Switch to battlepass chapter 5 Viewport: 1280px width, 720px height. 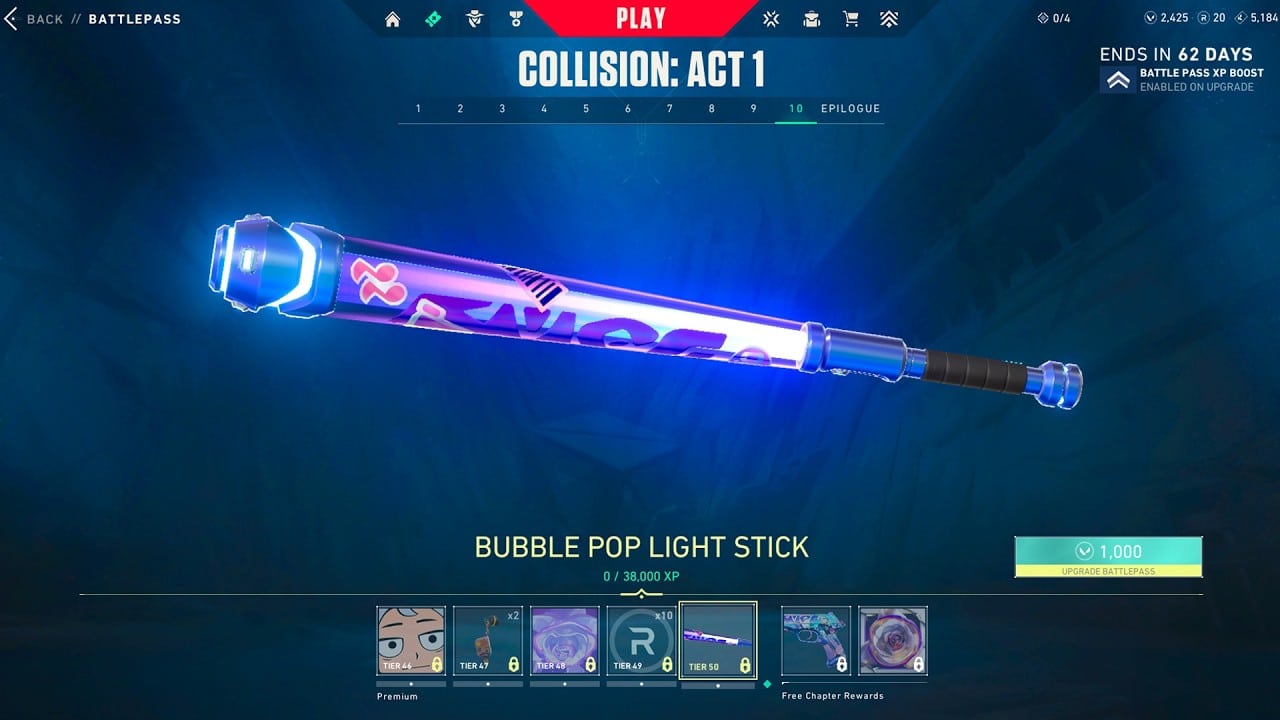pyautogui.click(x=585, y=108)
